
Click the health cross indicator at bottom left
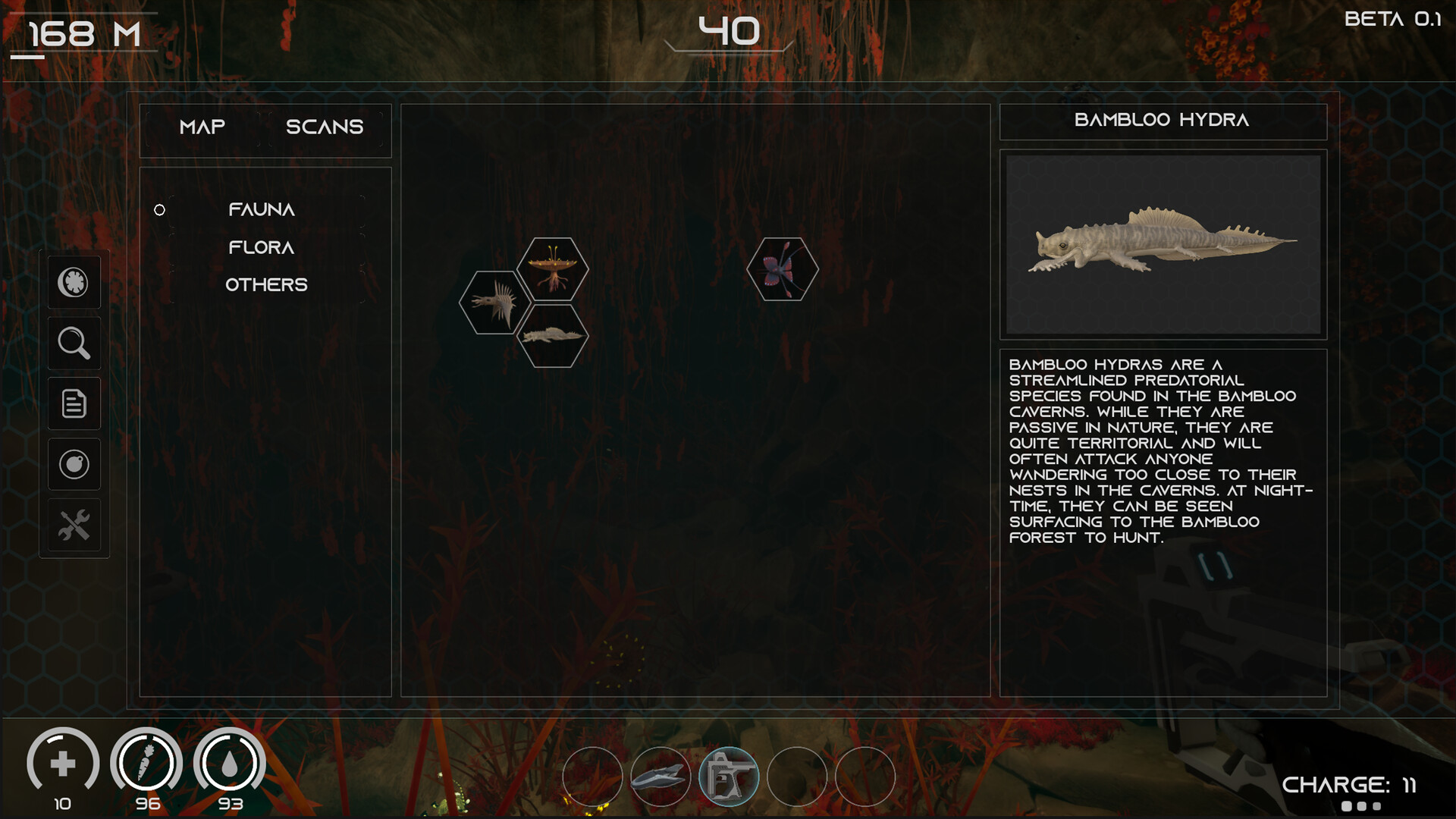tap(64, 764)
